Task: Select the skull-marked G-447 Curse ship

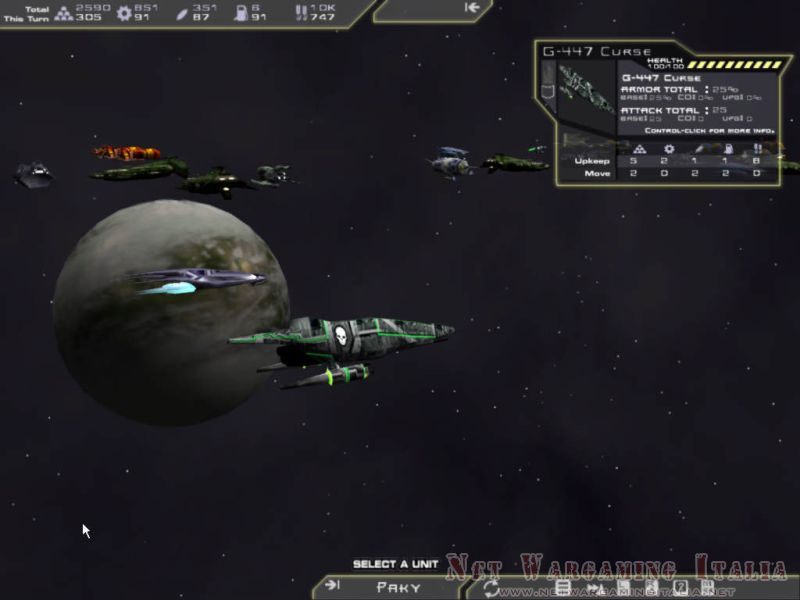Action: point(343,337)
